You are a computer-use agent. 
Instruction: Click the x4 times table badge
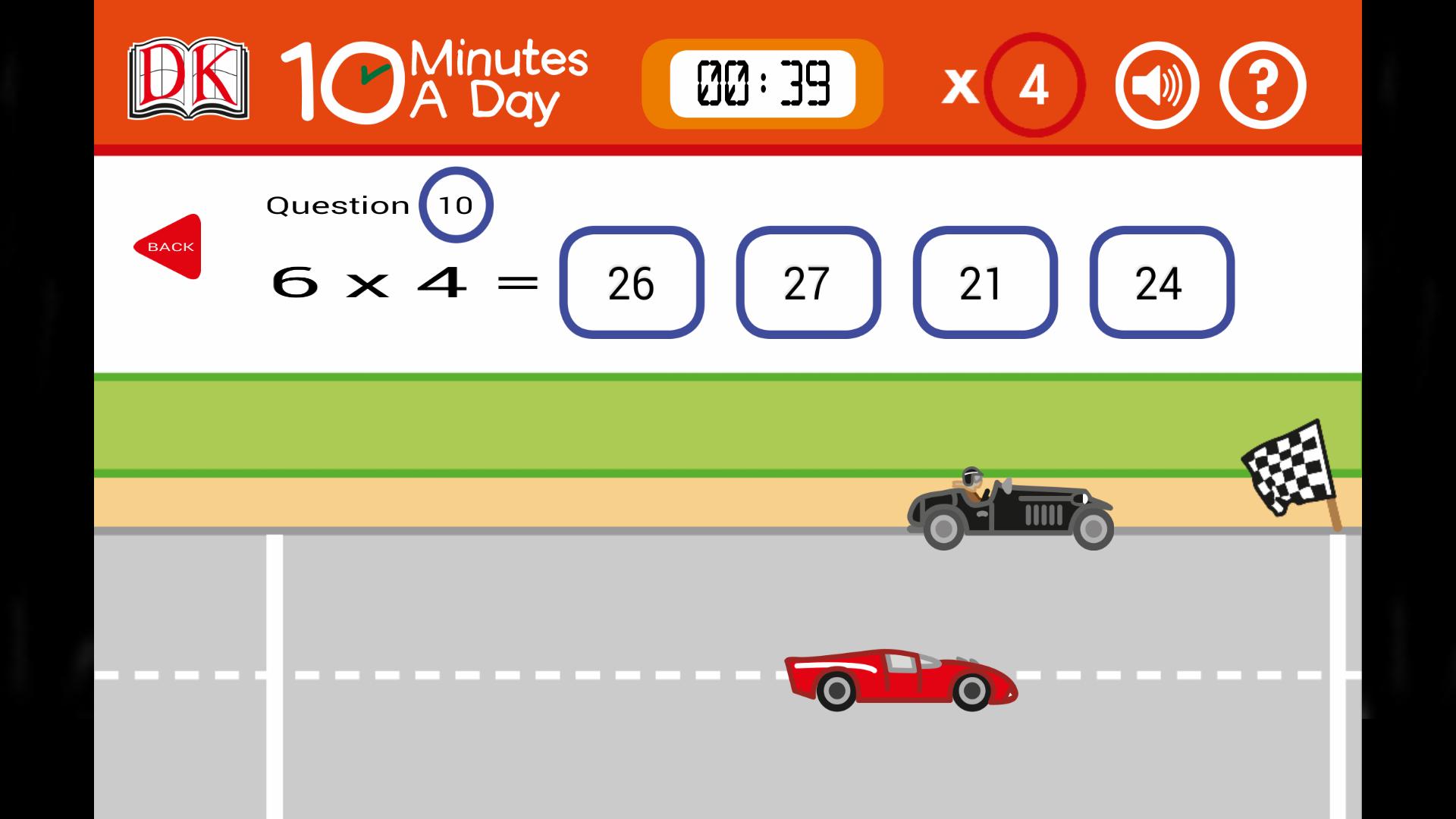(x=1033, y=86)
